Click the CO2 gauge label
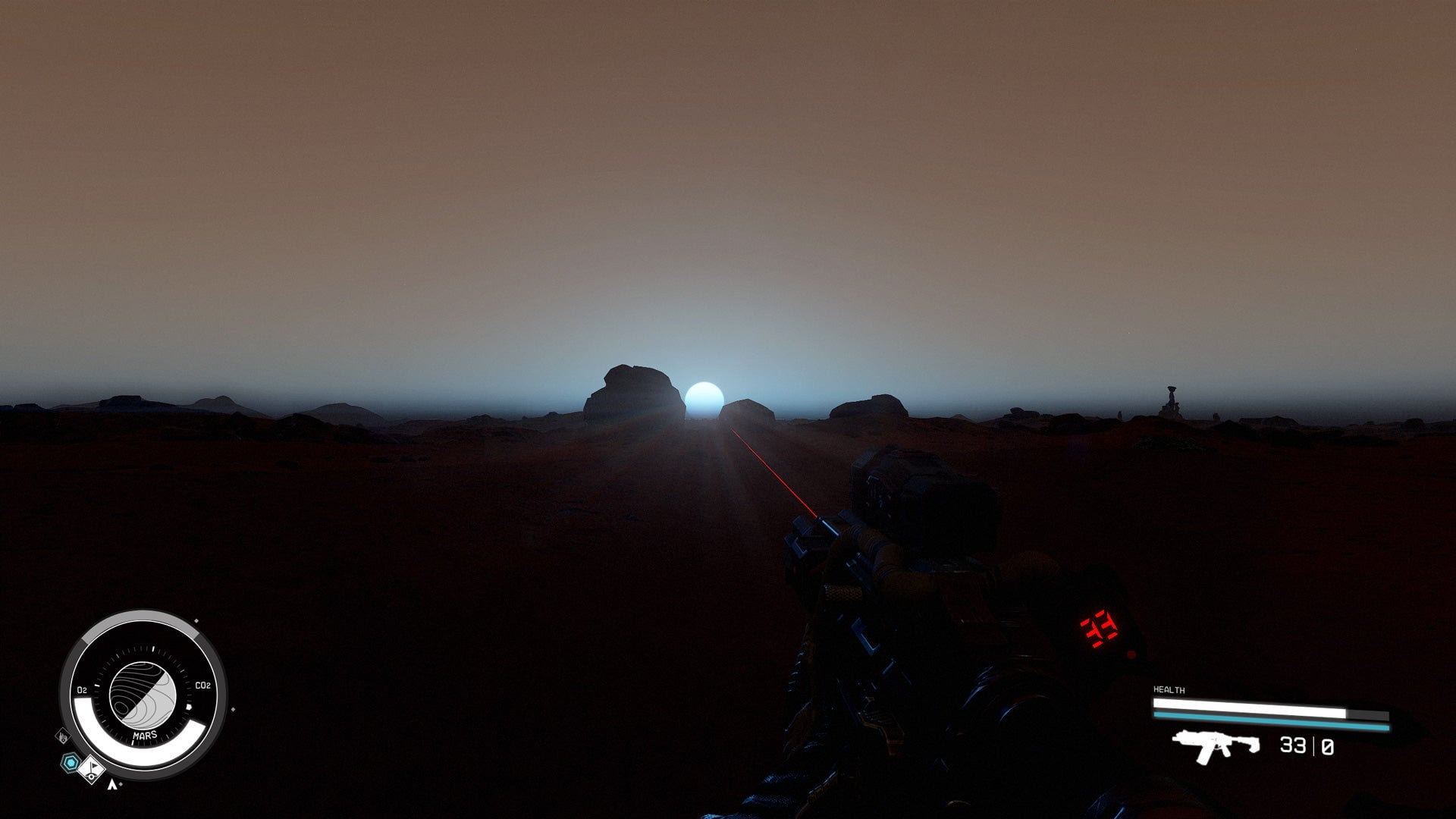1456x819 pixels. click(202, 685)
